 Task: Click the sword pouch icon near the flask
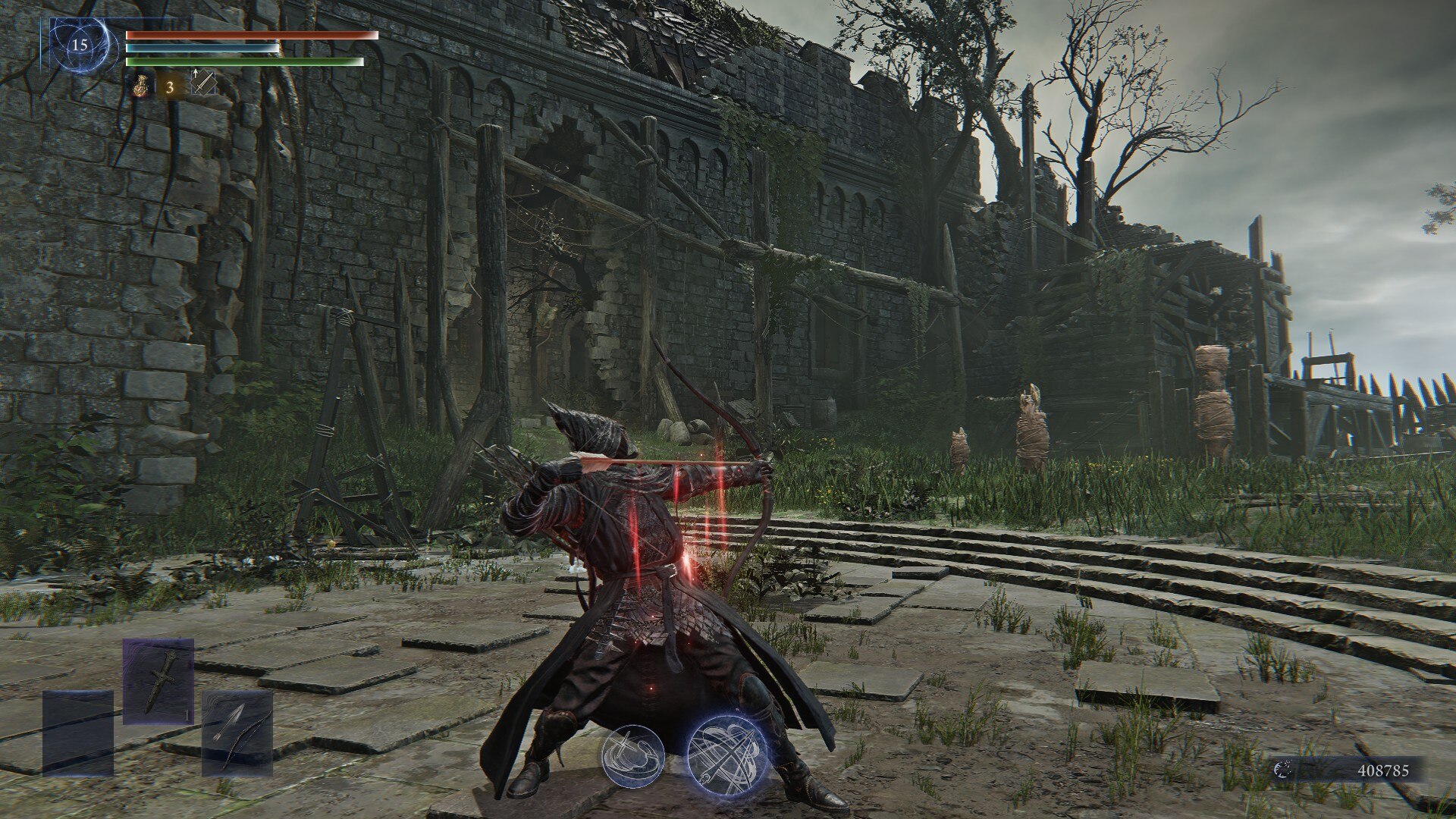pyautogui.click(x=203, y=83)
